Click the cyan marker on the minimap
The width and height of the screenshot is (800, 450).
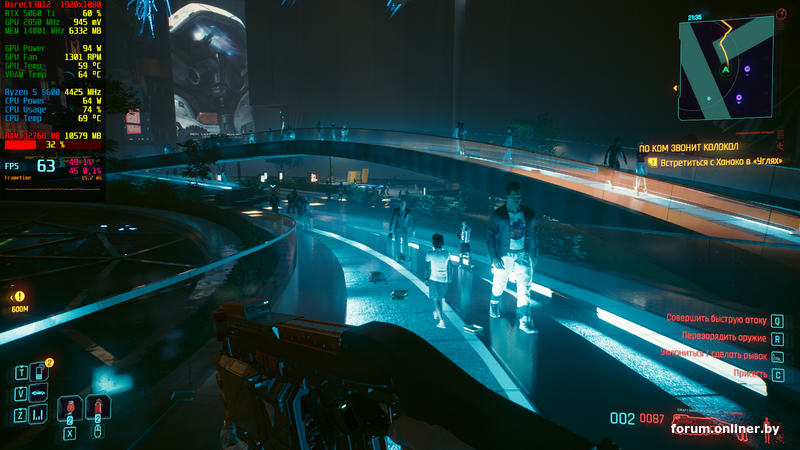tap(708, 98)
